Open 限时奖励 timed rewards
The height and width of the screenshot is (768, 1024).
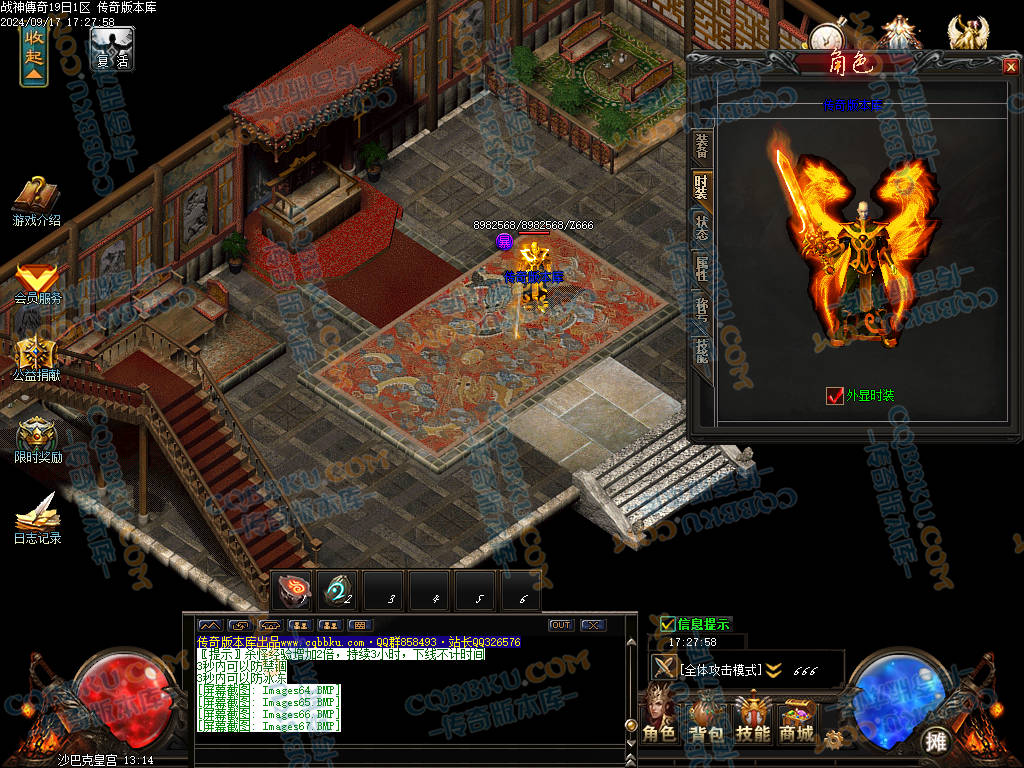click(37, 440)
